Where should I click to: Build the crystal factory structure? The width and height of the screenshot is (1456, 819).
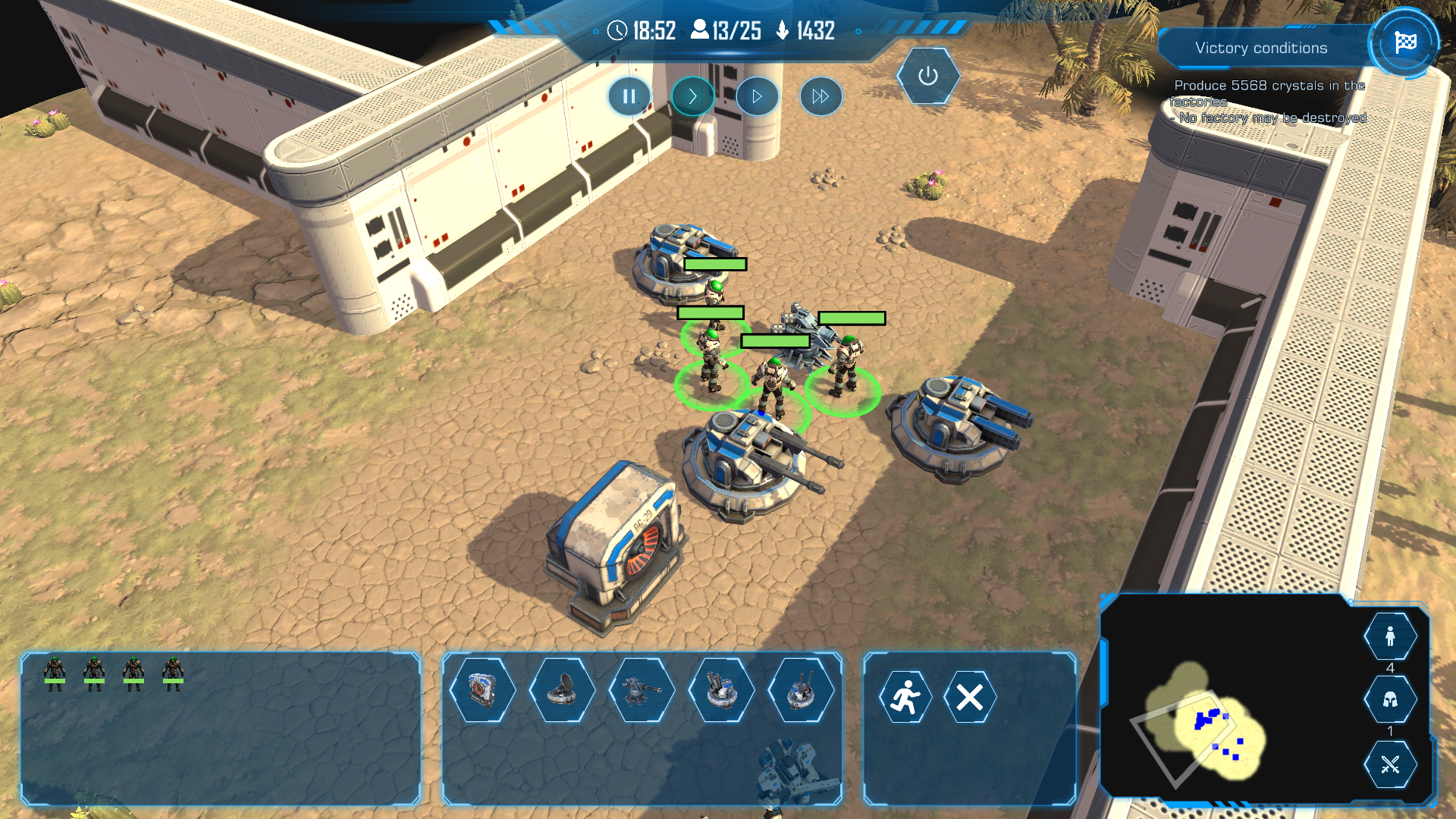[x=482, y=690]
